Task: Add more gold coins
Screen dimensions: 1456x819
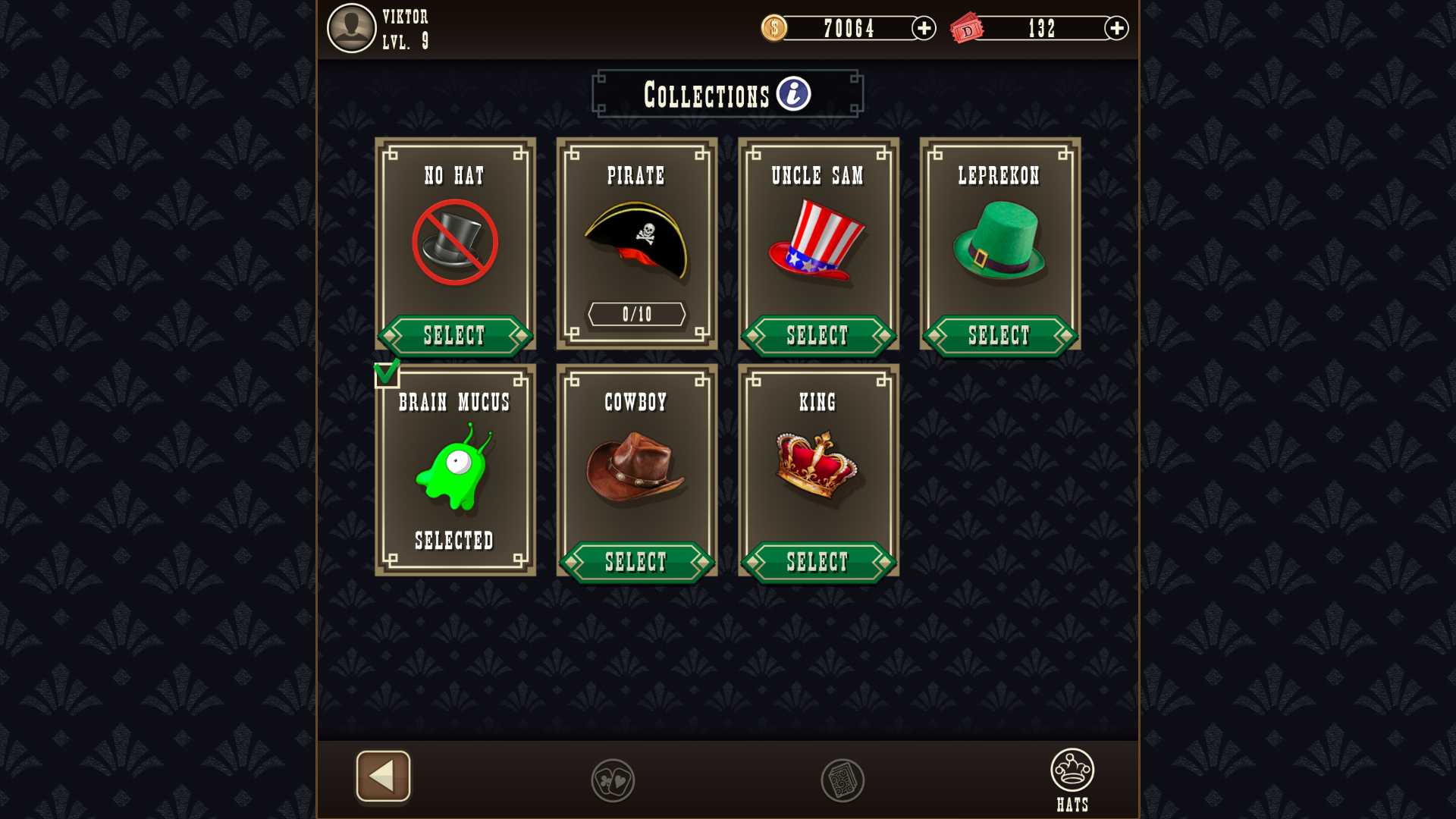Action: 924,29
